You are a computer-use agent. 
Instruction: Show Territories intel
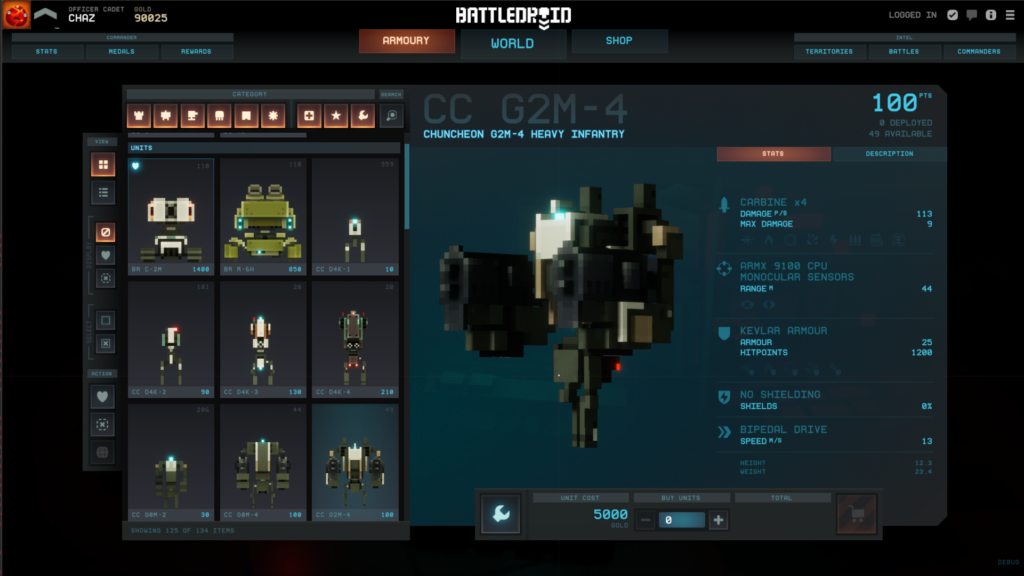(829, 52)
